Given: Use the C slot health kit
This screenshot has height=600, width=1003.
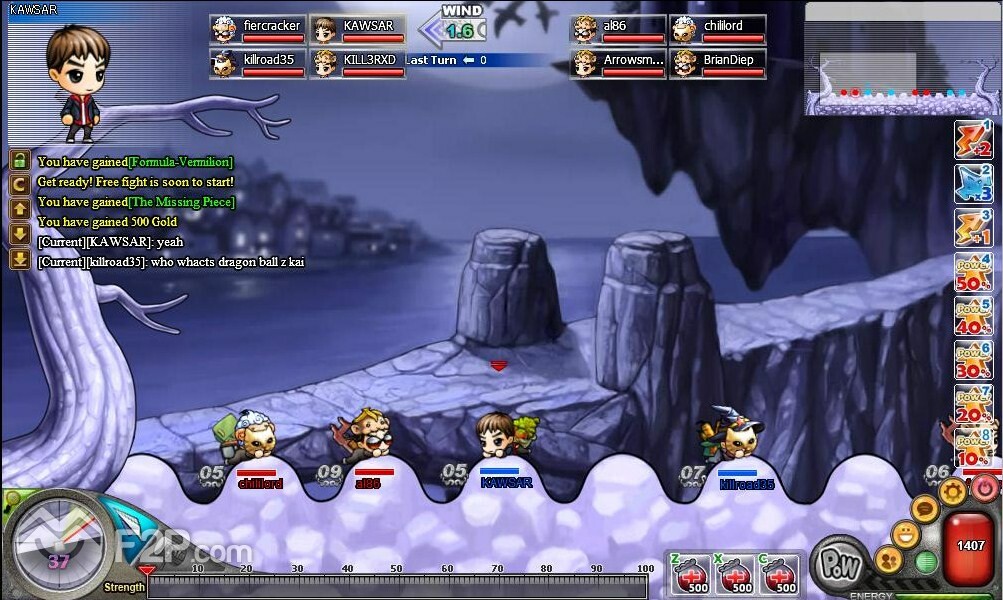Looking at the screenshot, I should 779,575.
